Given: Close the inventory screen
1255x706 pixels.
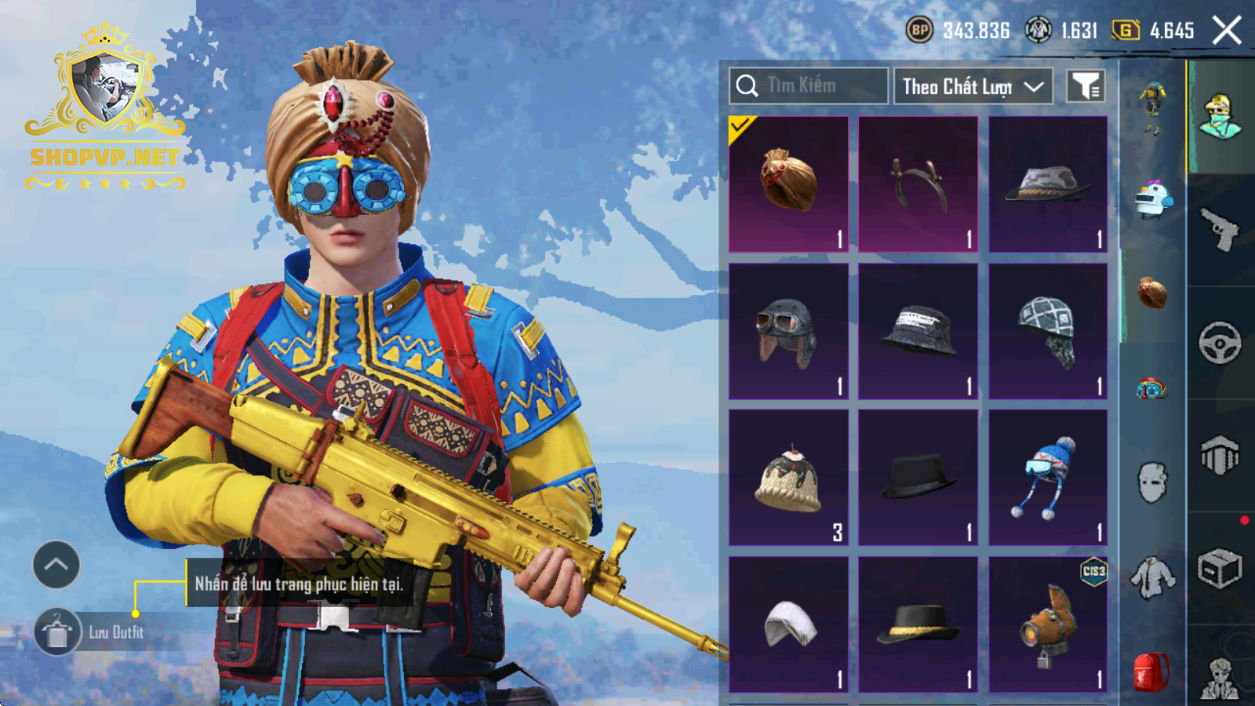Looking at the screenshot, I should point(1226,31).
